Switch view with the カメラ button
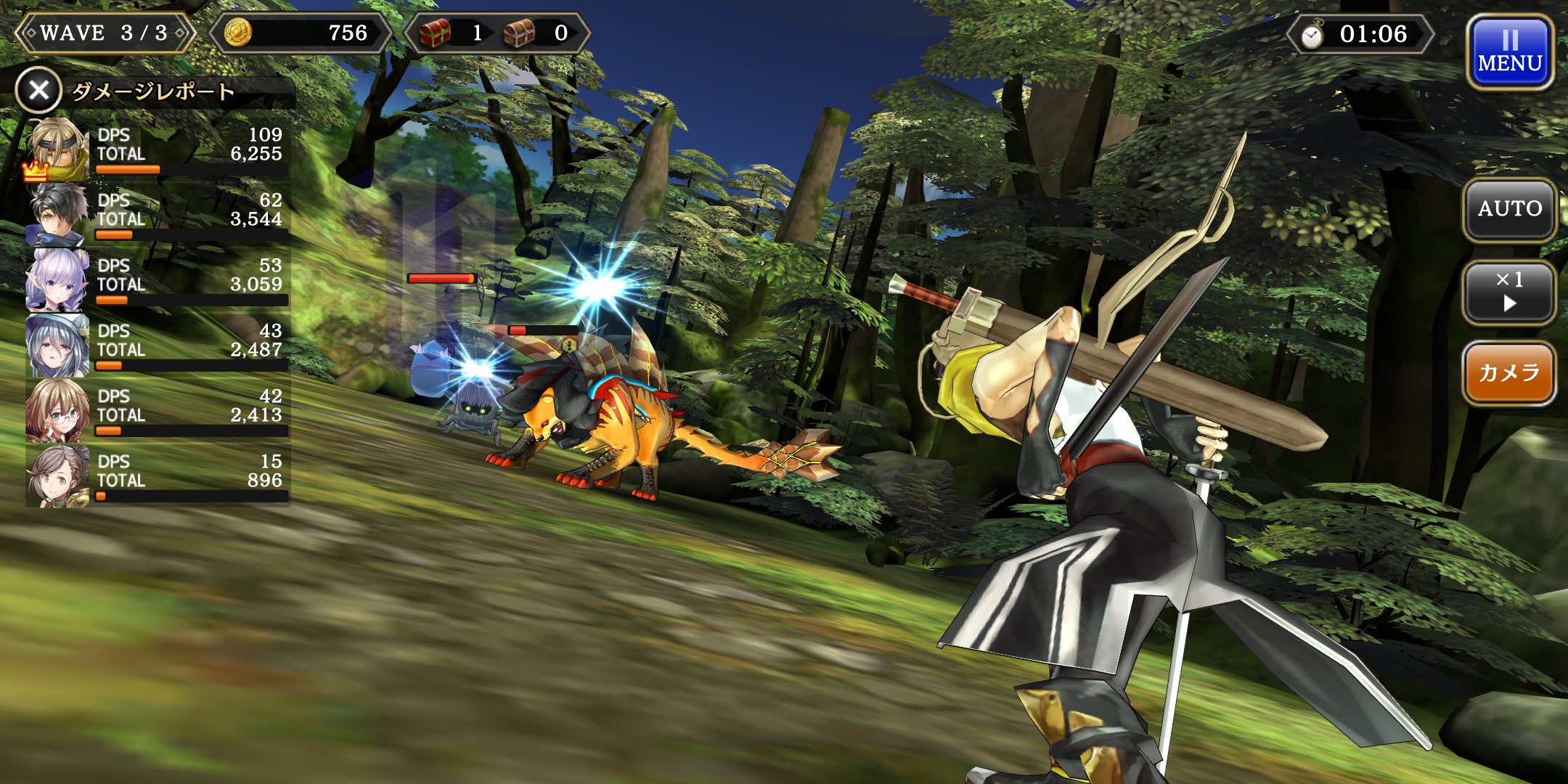The image size is (1568, 784). coord(1509,373)
